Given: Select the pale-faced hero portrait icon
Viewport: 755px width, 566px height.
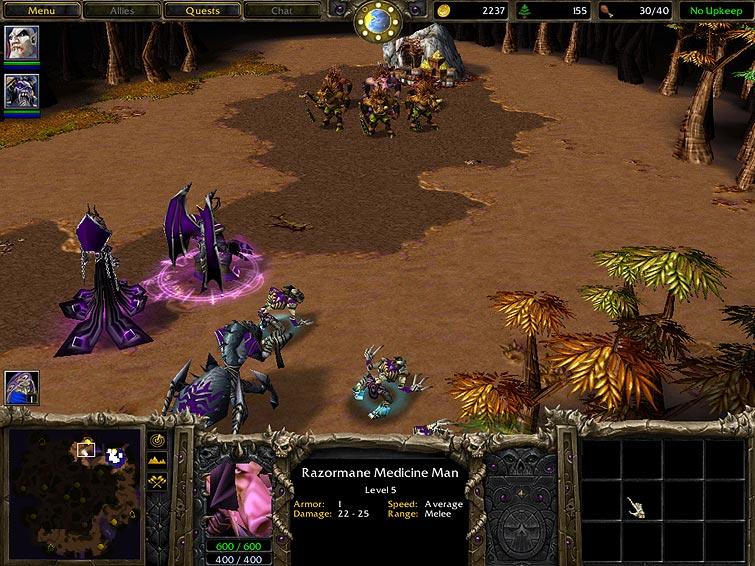Looking at the screenshot, I should coord(21,42).
